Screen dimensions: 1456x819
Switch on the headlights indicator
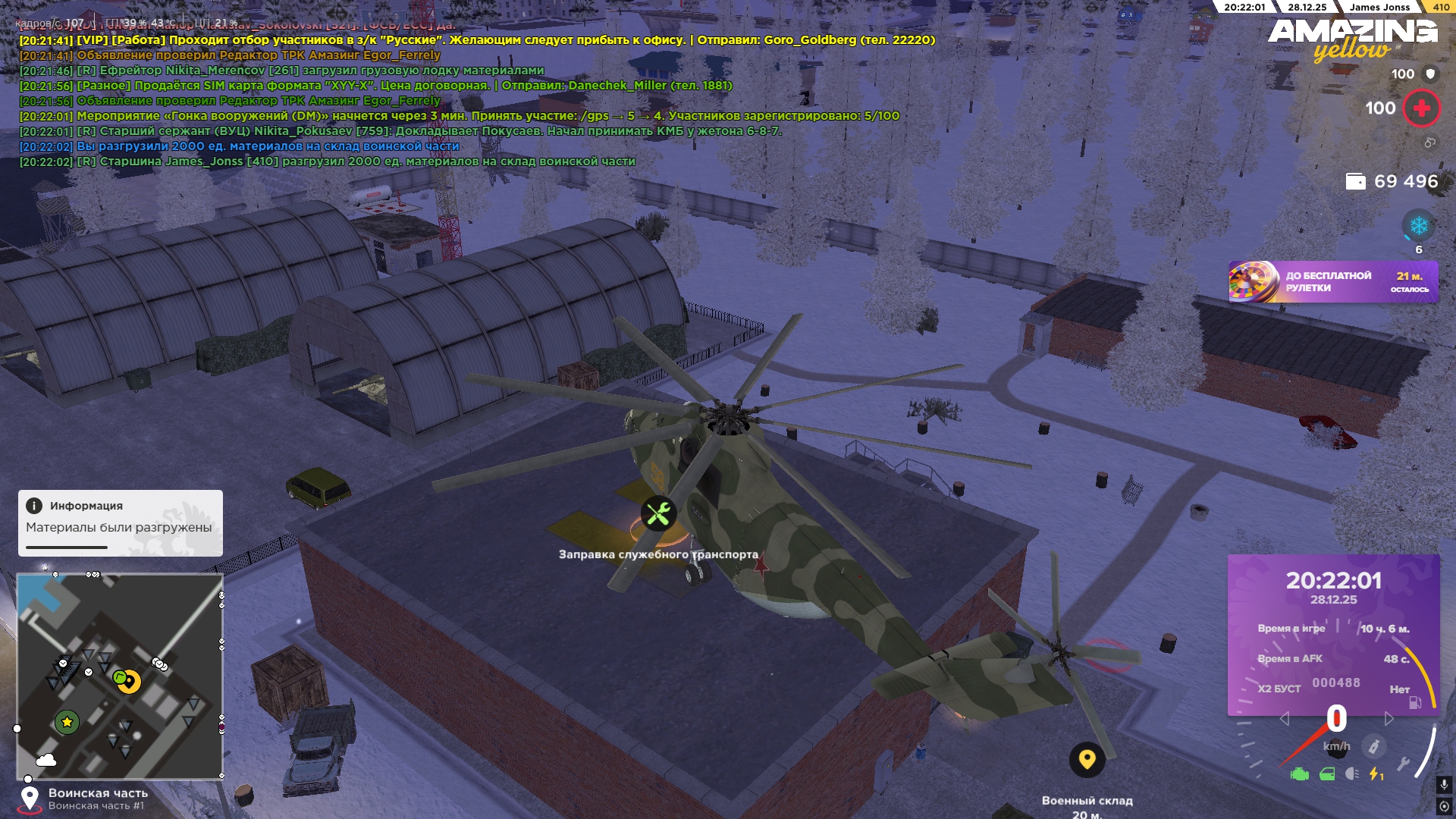click(x=1352, y=774)
